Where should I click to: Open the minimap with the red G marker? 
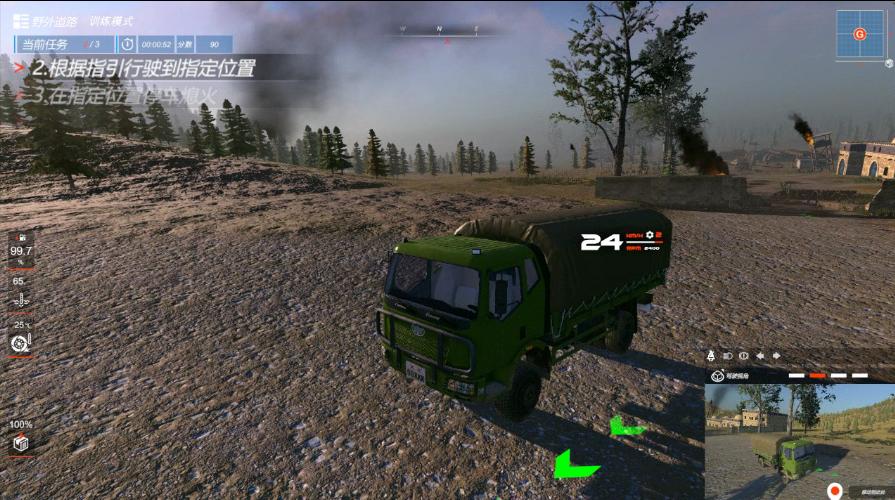coord(858,35)
